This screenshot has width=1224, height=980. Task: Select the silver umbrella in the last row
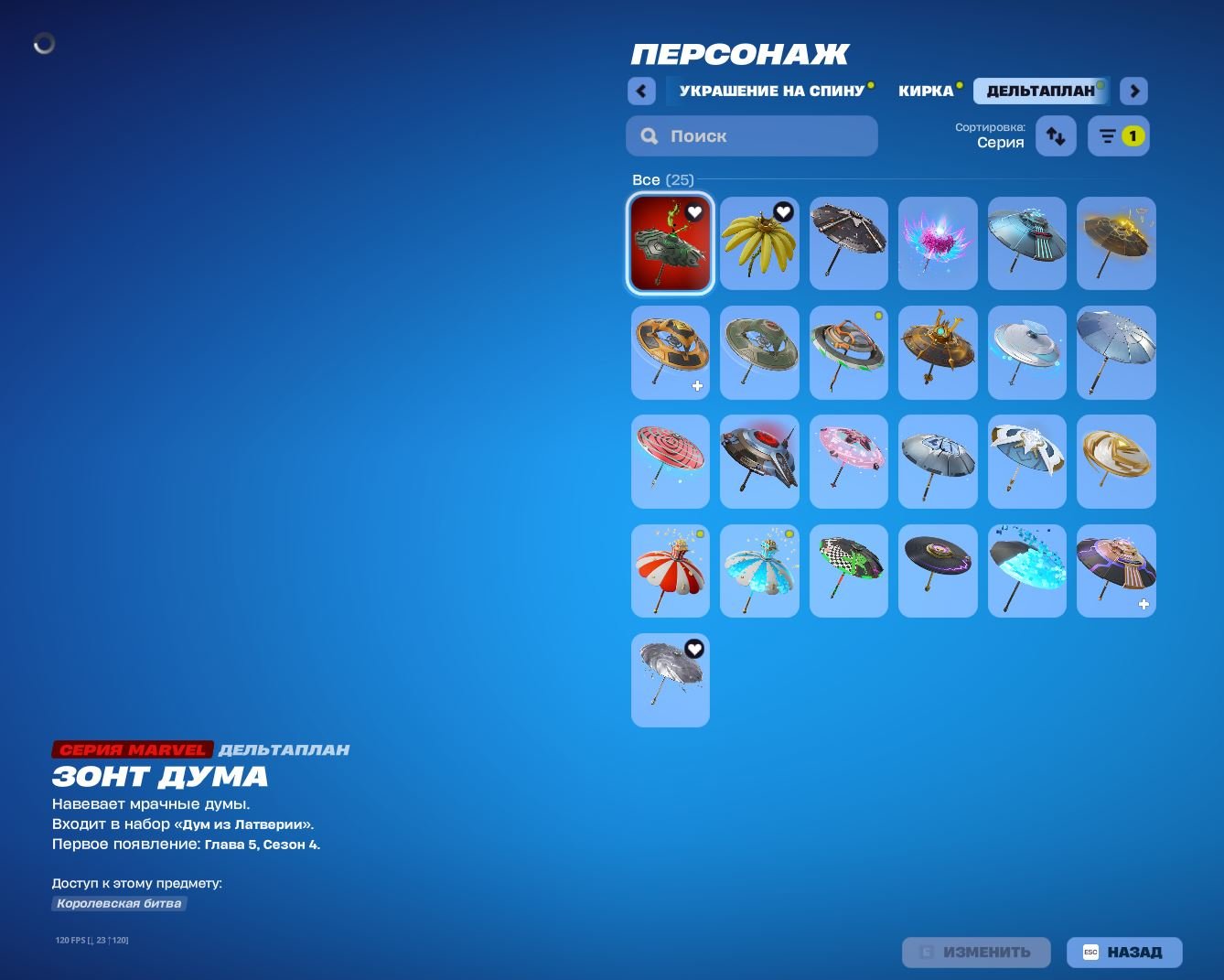pyautogui.click(x=670, y=680)
